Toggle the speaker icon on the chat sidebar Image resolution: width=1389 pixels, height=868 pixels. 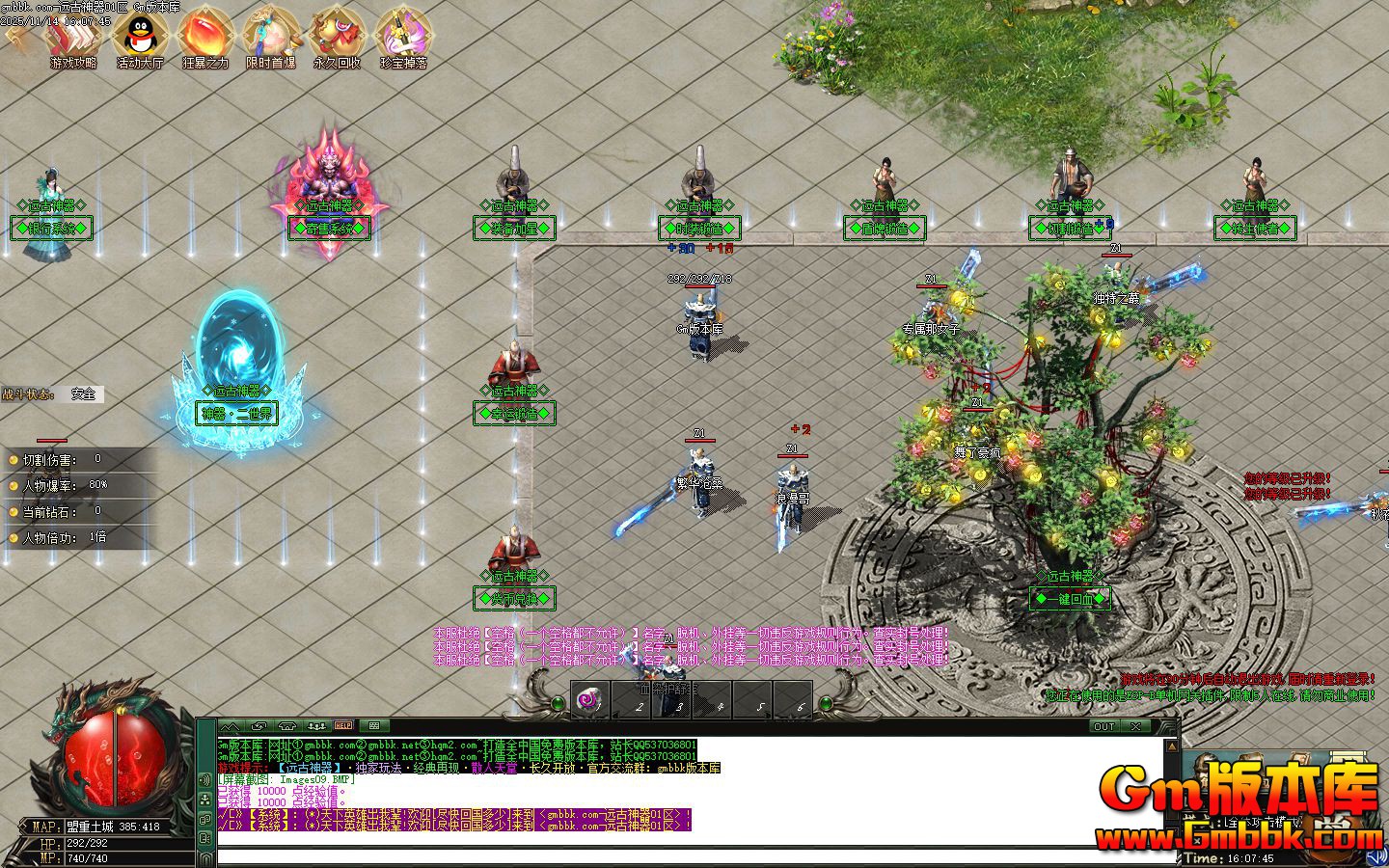pyautogui.click(x=204, y=780)
